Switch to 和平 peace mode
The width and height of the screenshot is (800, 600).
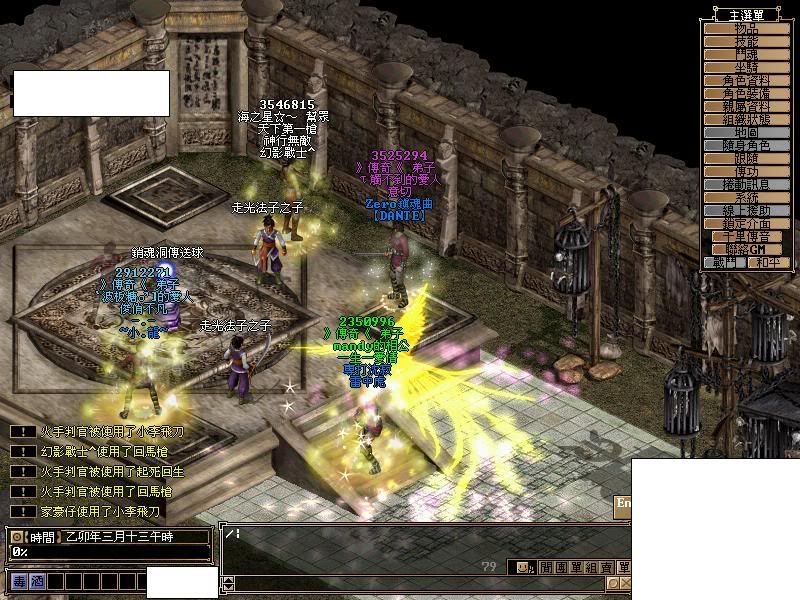coord(767,262)
